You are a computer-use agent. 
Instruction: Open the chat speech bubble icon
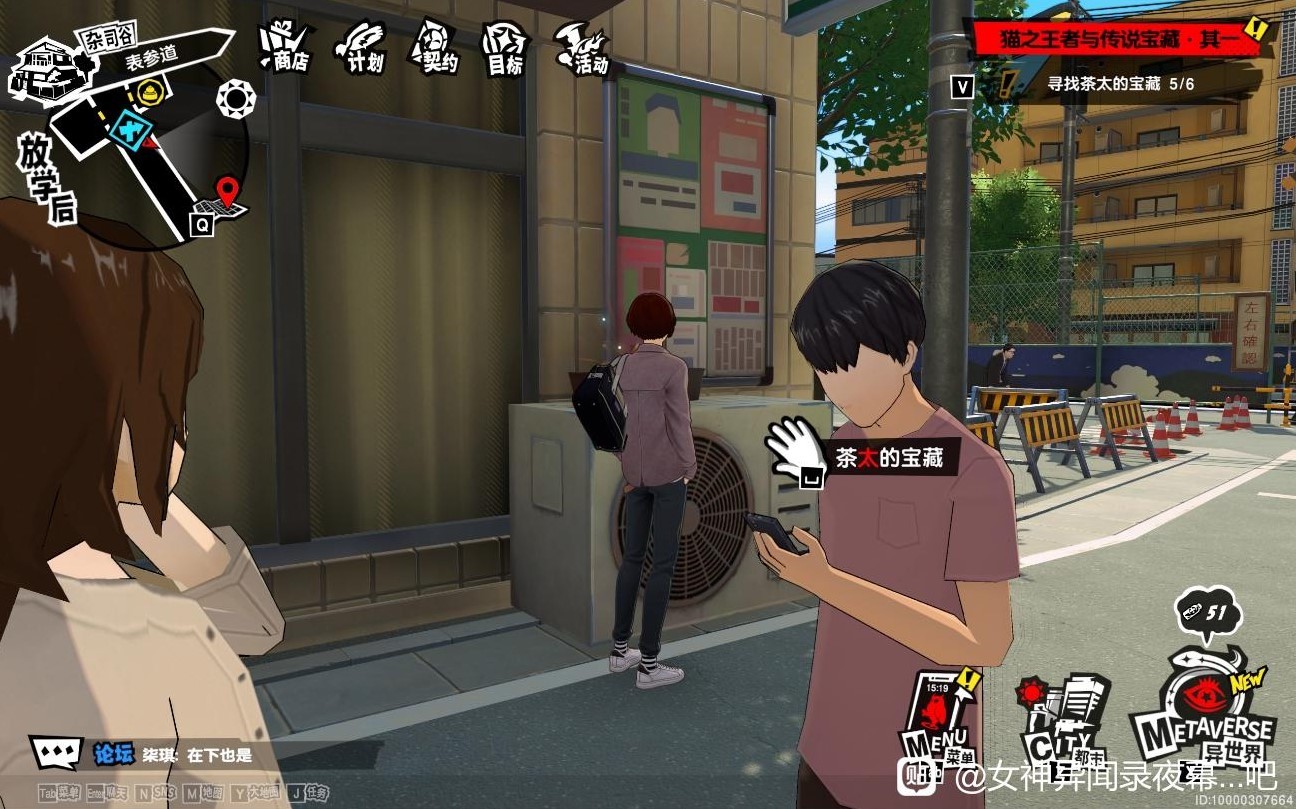(x=54, y=752)
